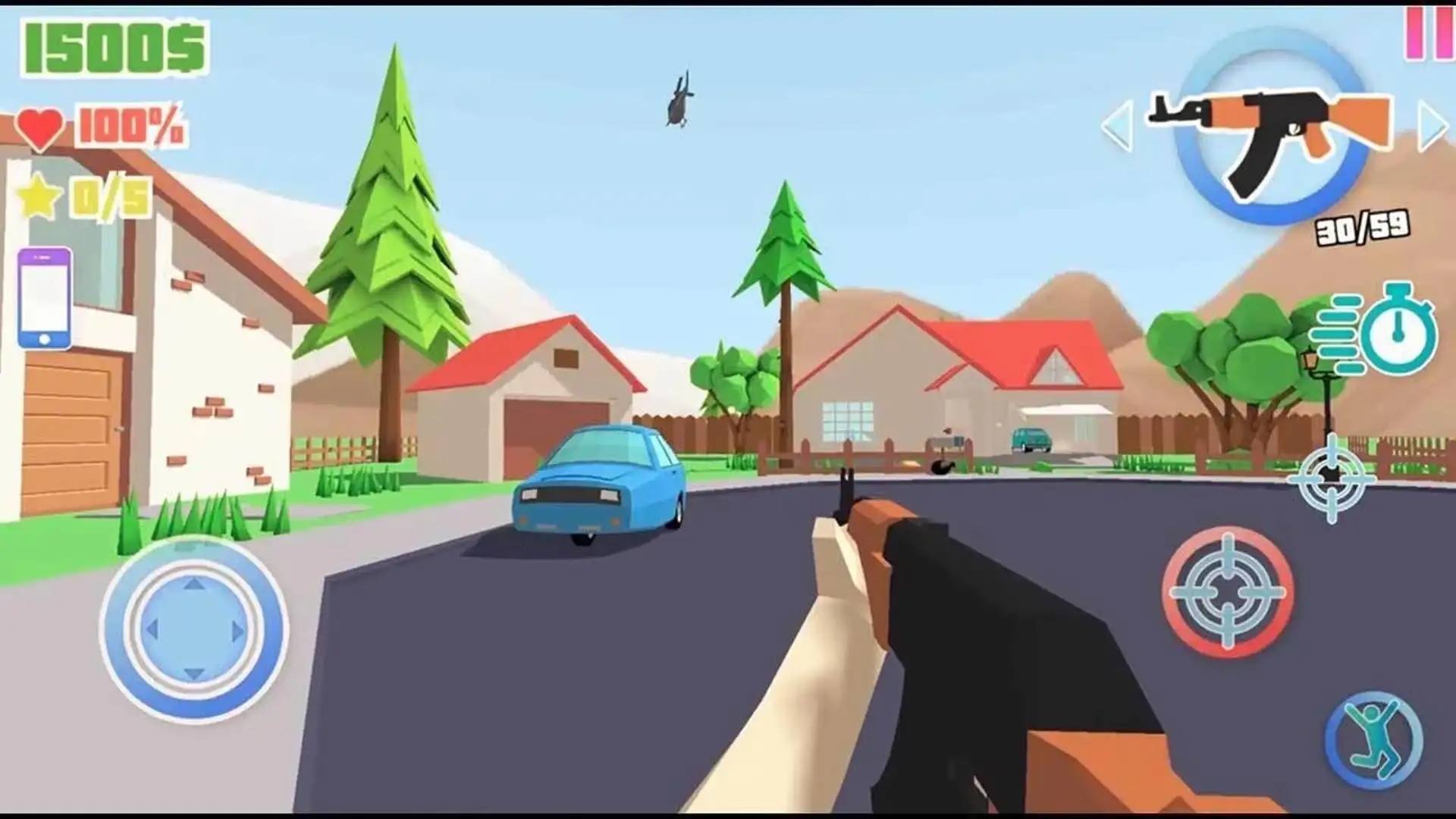Fire with the red crosshair button

(x=1228, y=591)
